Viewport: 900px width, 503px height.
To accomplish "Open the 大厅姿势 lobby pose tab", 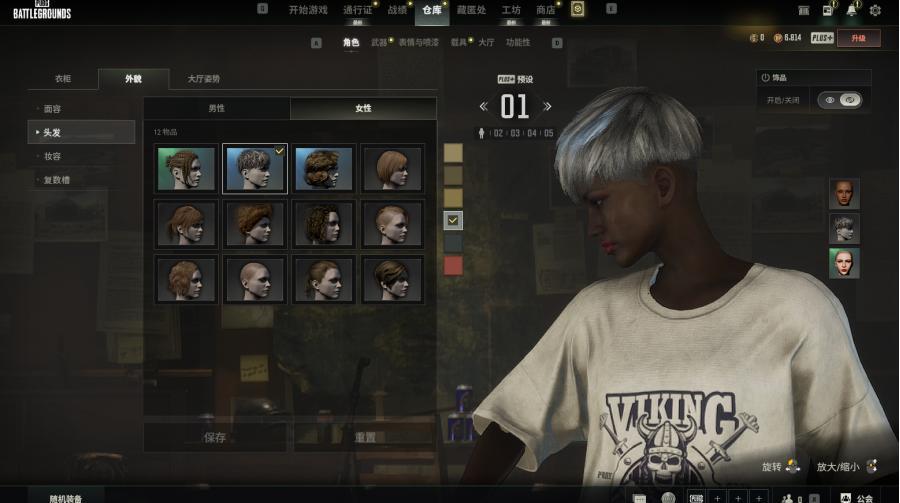I will coord(204,79).
